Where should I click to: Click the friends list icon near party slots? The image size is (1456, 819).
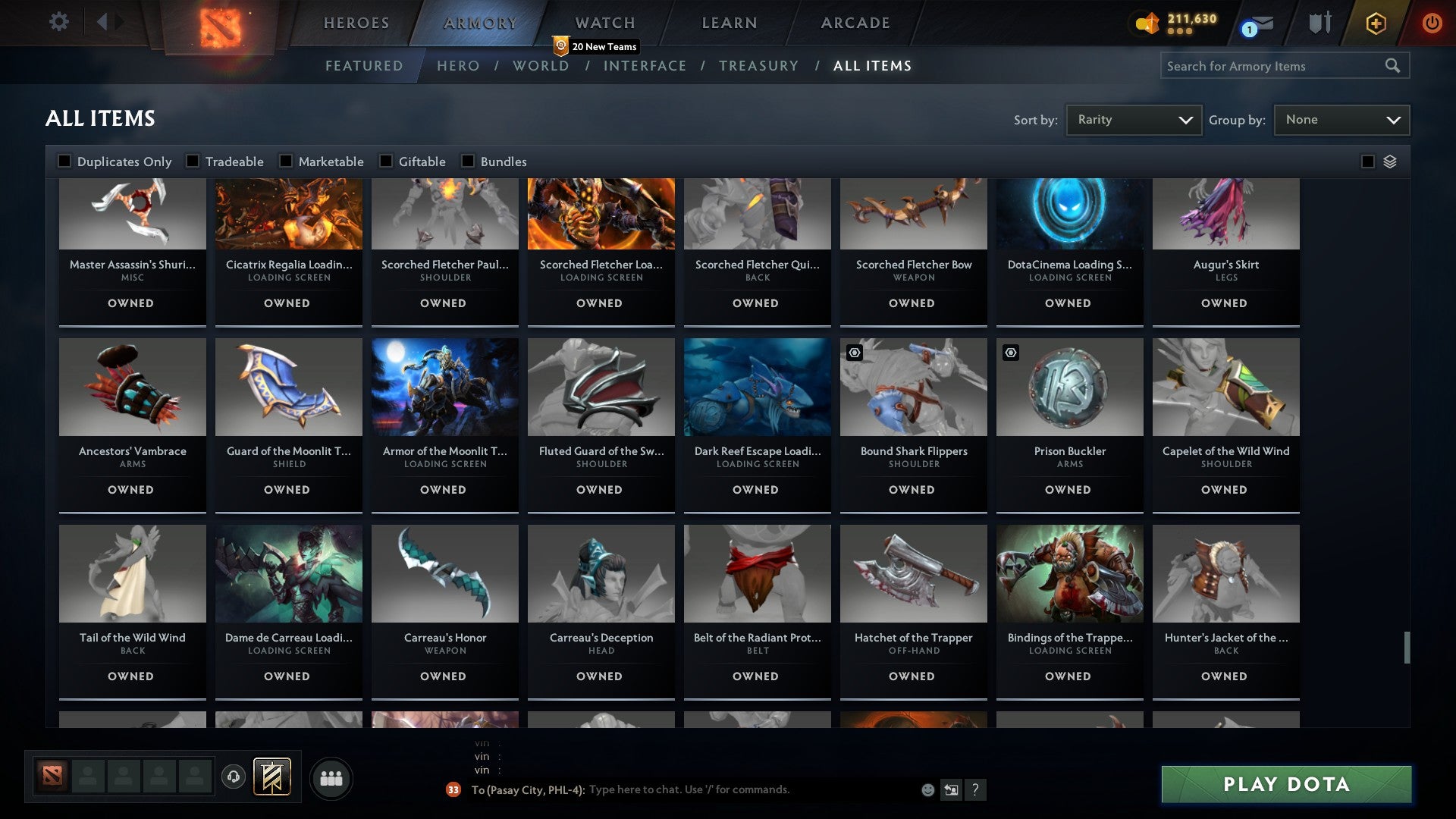click(331, 777)
